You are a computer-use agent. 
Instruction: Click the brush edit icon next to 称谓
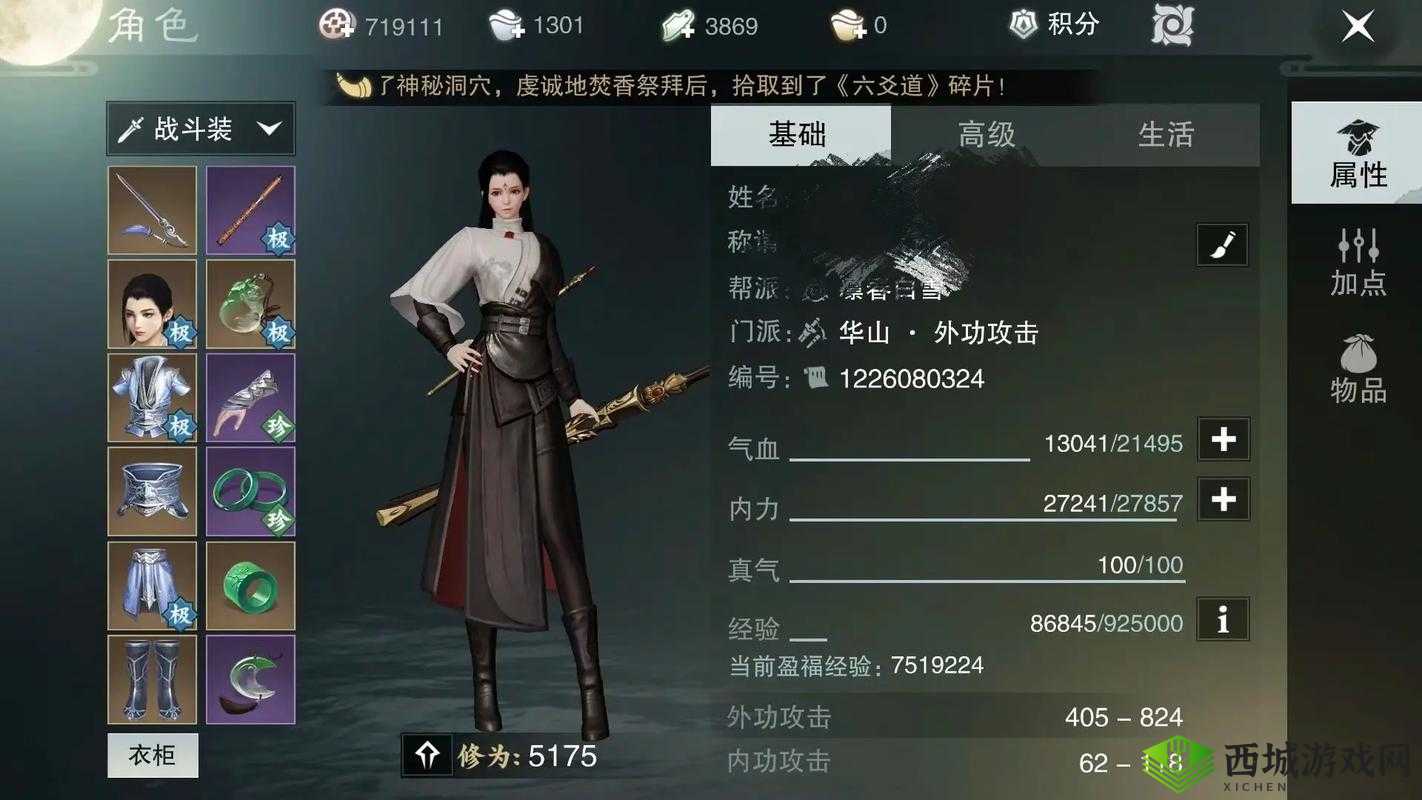[1222, 244]
